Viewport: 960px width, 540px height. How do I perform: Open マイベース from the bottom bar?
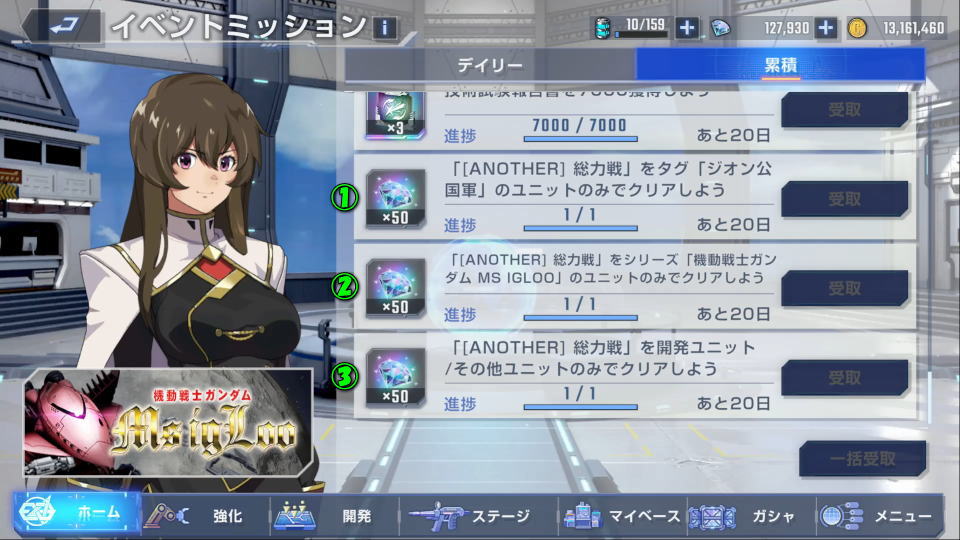click(622, 516)
